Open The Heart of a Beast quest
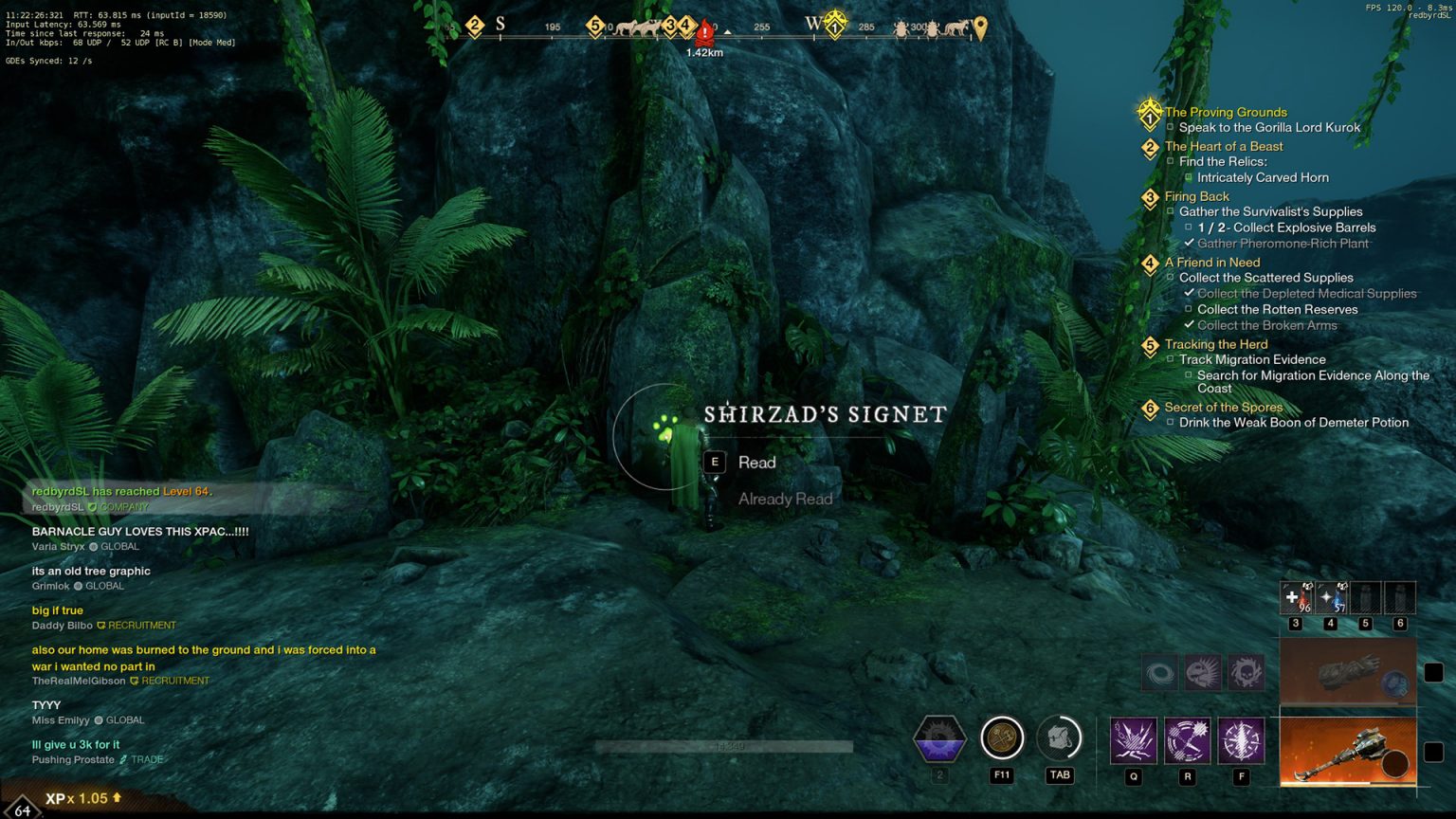1456x819 pixels. click(1223, 146)
